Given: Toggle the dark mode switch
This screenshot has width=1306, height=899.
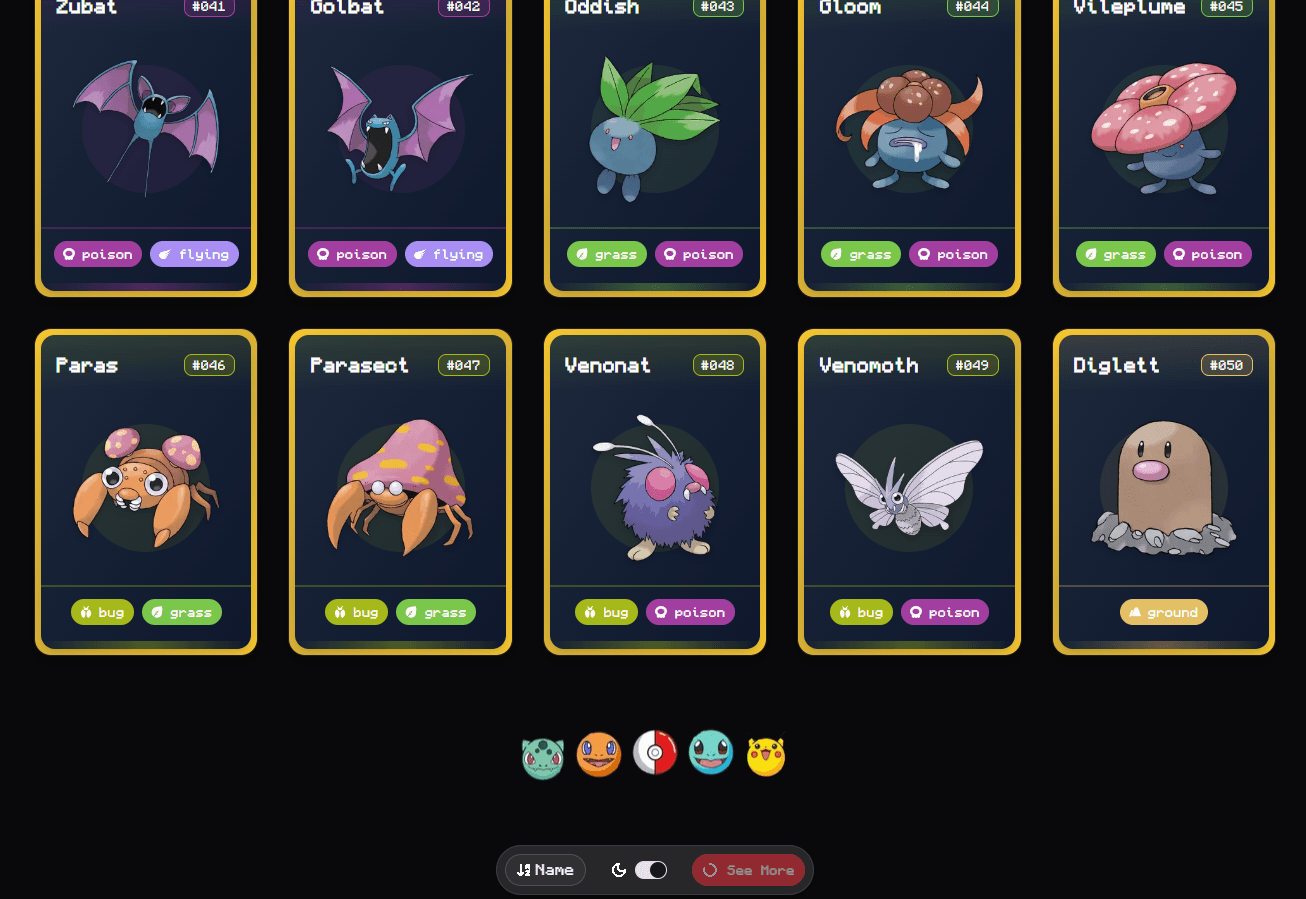Looking at the screenshot, I should click(x=650, y=870).
